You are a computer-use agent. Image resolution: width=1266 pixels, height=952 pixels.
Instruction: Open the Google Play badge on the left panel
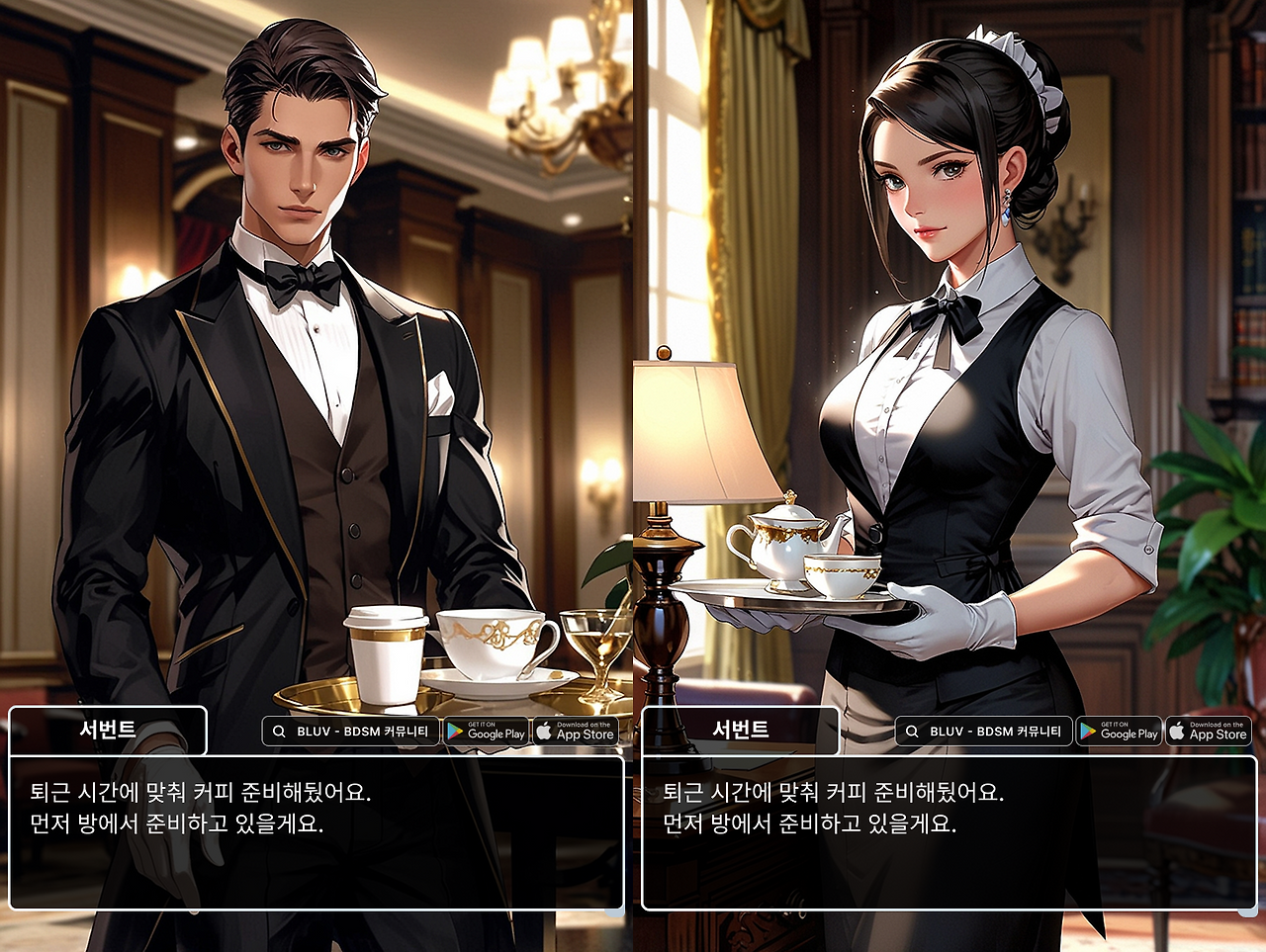click(x=485, y=732)
